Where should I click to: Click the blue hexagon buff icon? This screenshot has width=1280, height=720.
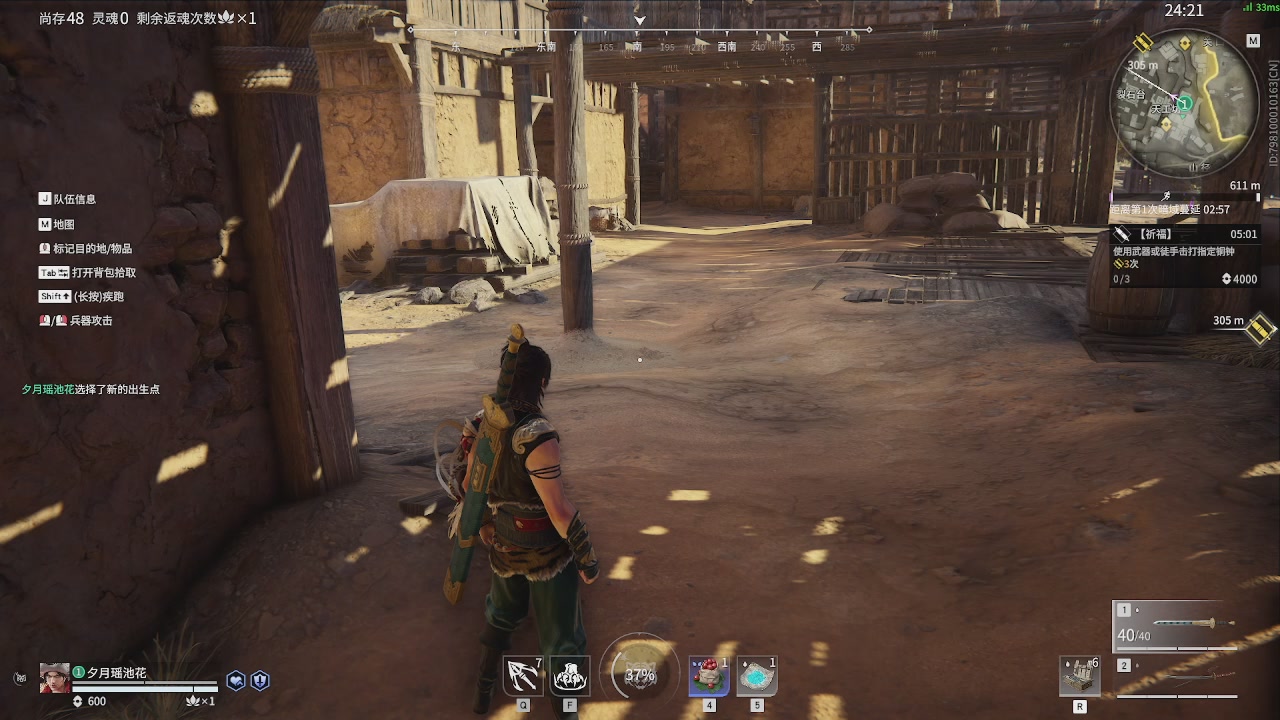pos(236,680)
